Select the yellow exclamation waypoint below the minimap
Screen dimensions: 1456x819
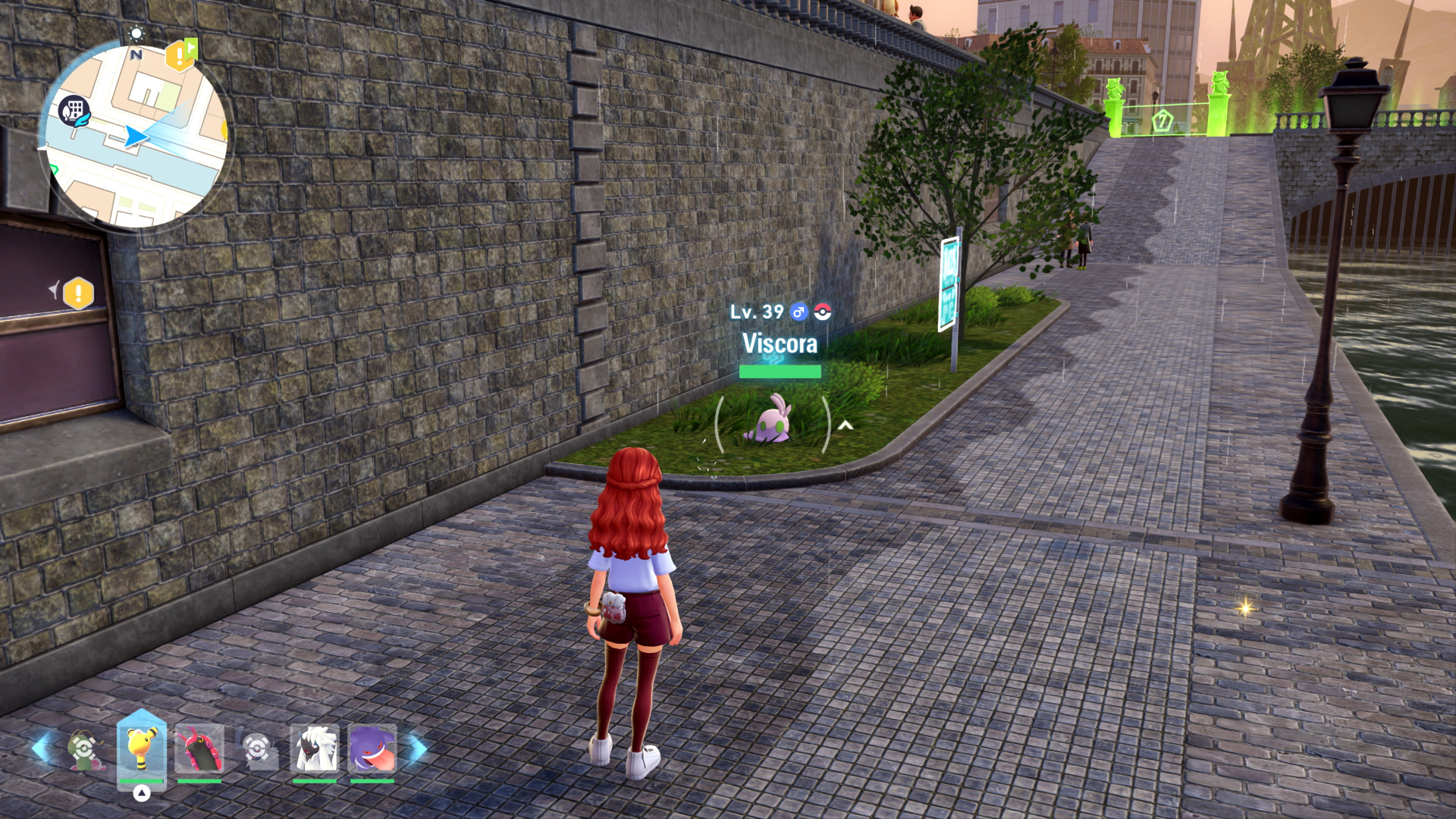(78, 293)
